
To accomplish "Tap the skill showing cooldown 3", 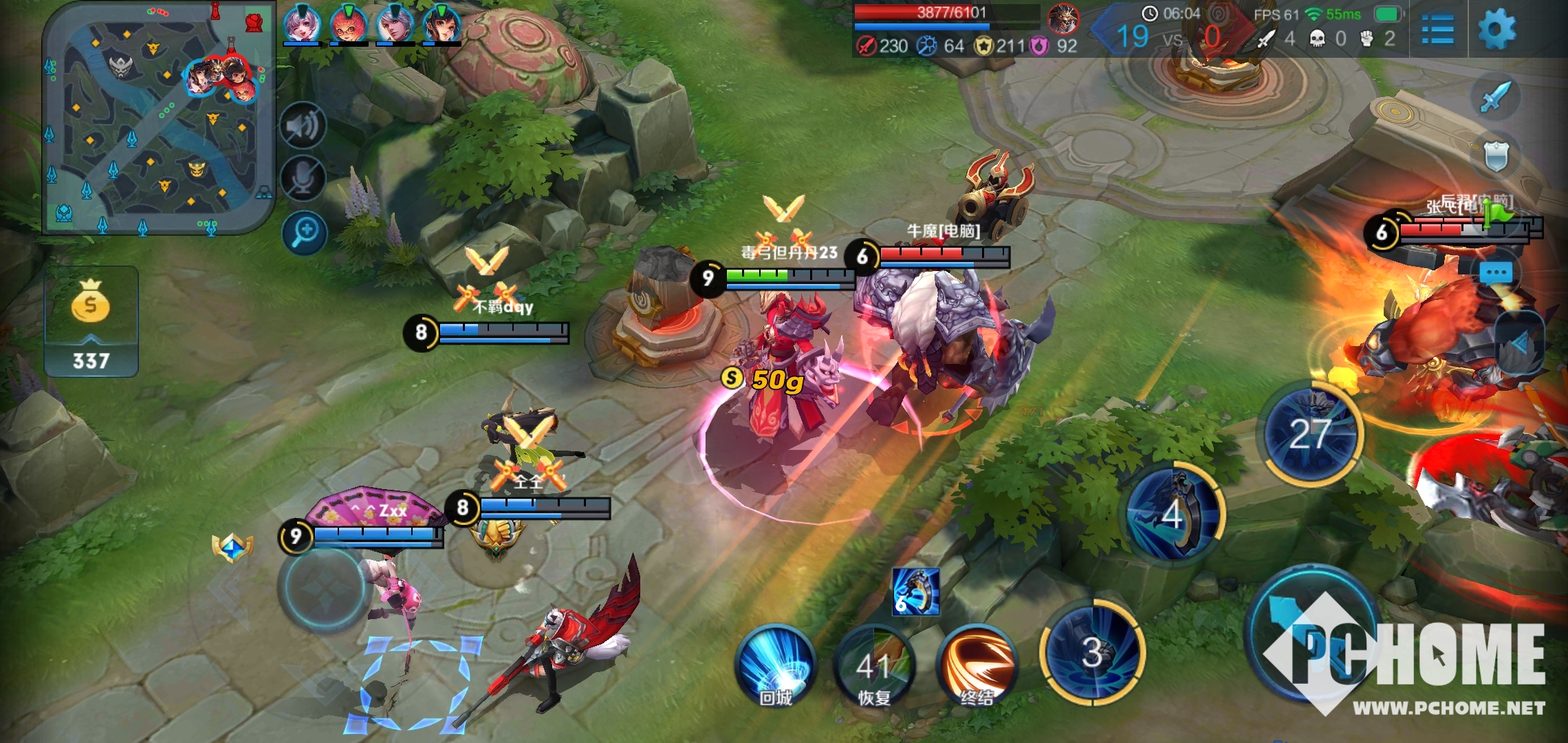I will tap(1093, 652).
